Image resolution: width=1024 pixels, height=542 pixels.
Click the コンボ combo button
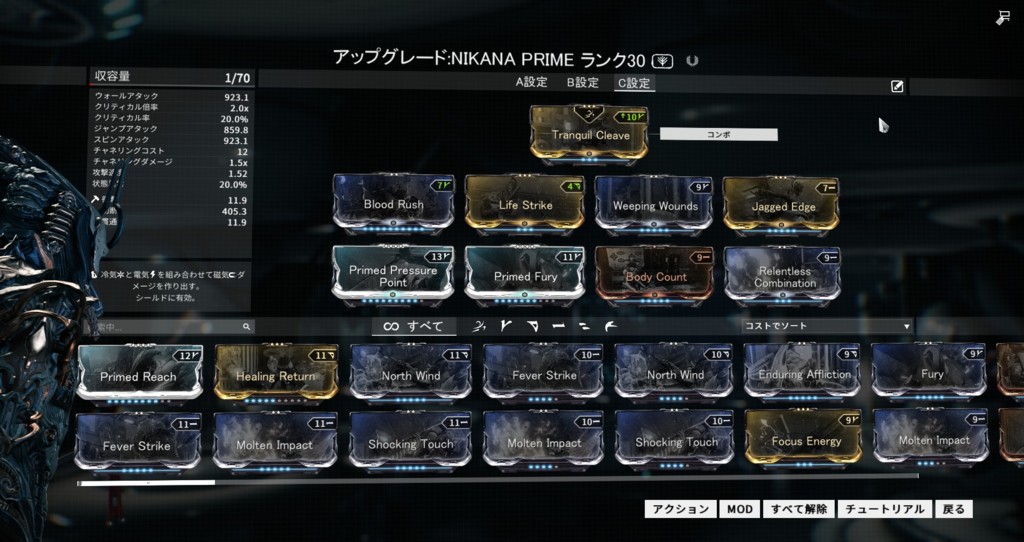pos(718,133)
